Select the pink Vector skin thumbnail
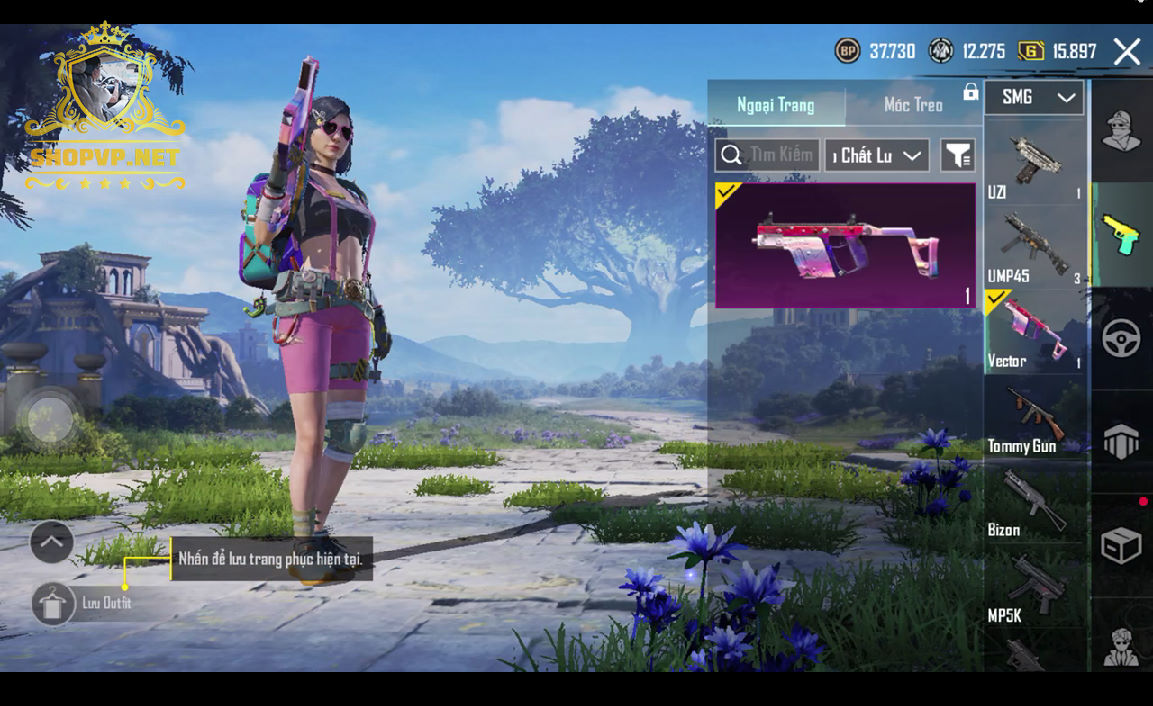 845,245
